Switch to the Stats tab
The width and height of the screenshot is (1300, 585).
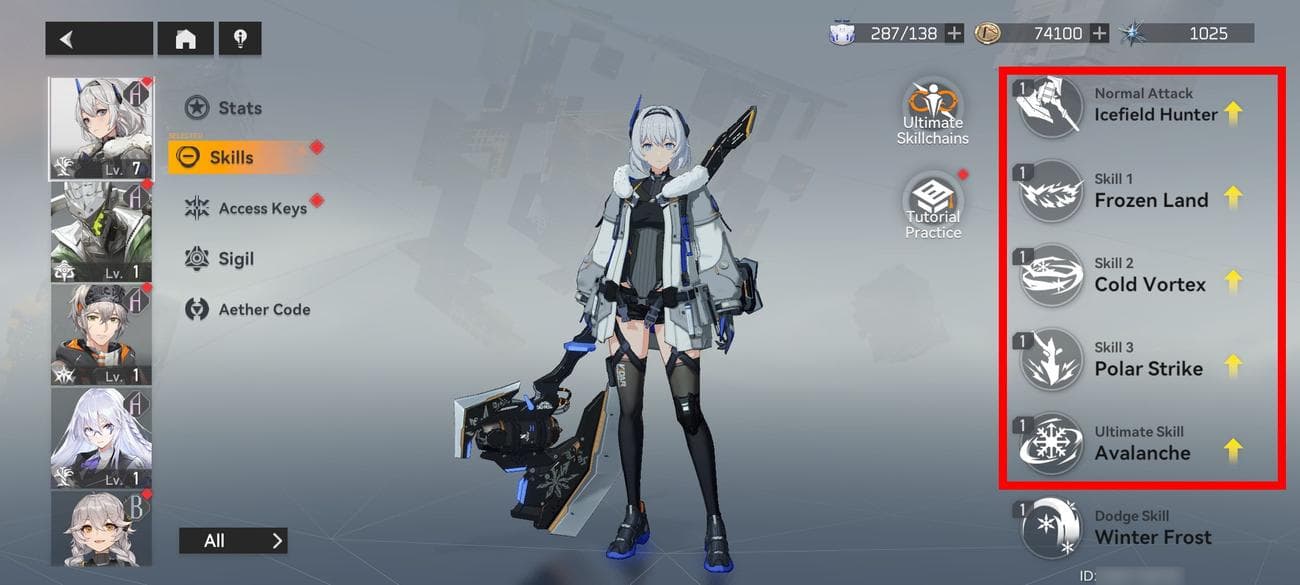click(224, 108)
